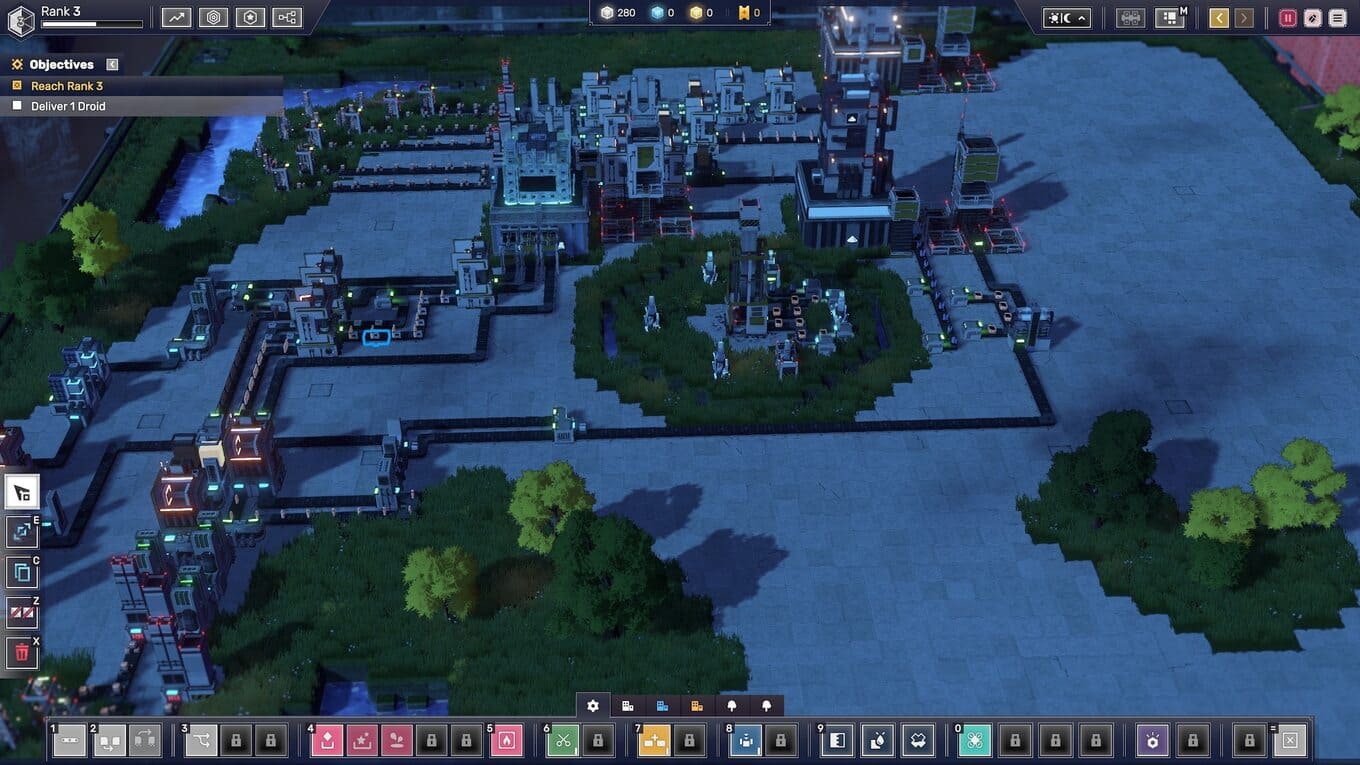
Task: Open the statistics line-chart panel
Action: [177, 17]
